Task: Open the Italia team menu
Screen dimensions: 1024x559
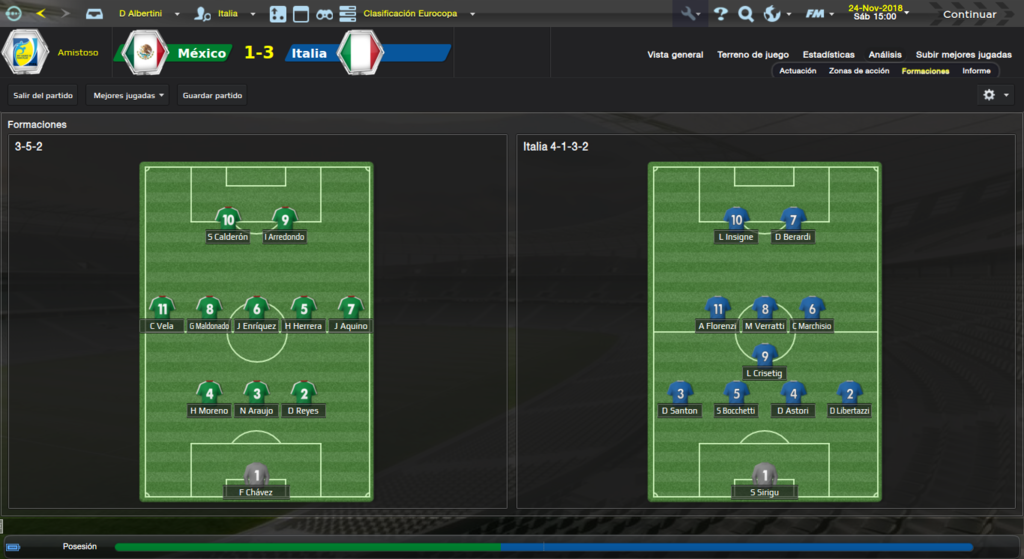Action: (236, 14)
